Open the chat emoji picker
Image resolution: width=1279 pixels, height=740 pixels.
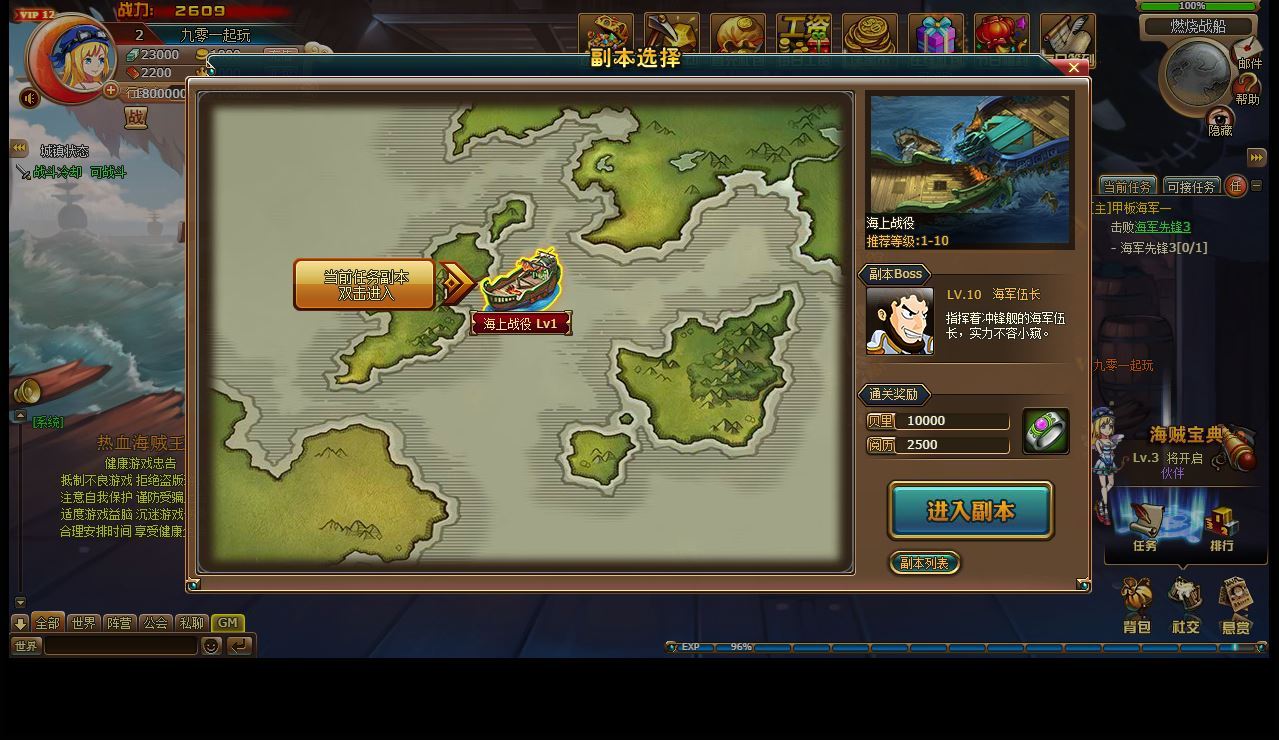[211, 646]
